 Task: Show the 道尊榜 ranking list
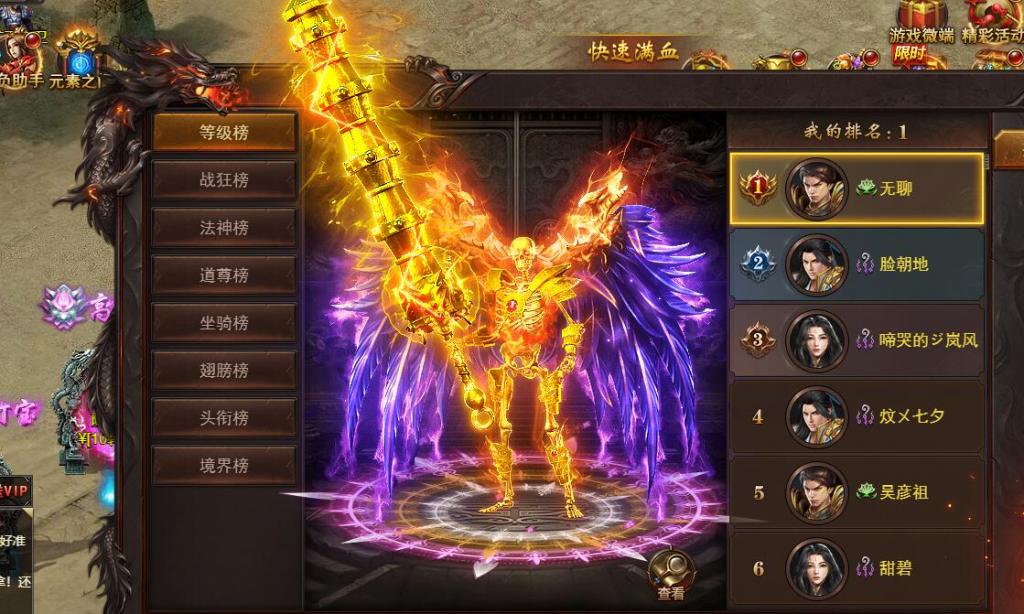[x=224, y=275]
